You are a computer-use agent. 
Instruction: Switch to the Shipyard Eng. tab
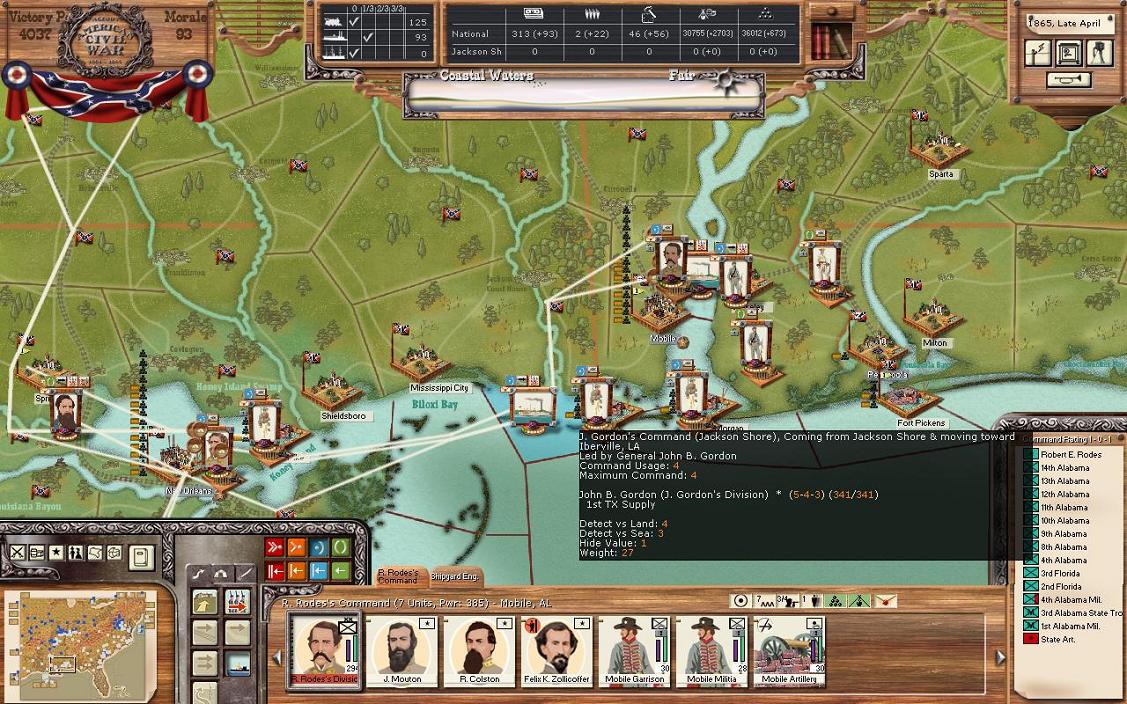click(x=455, y=577)
